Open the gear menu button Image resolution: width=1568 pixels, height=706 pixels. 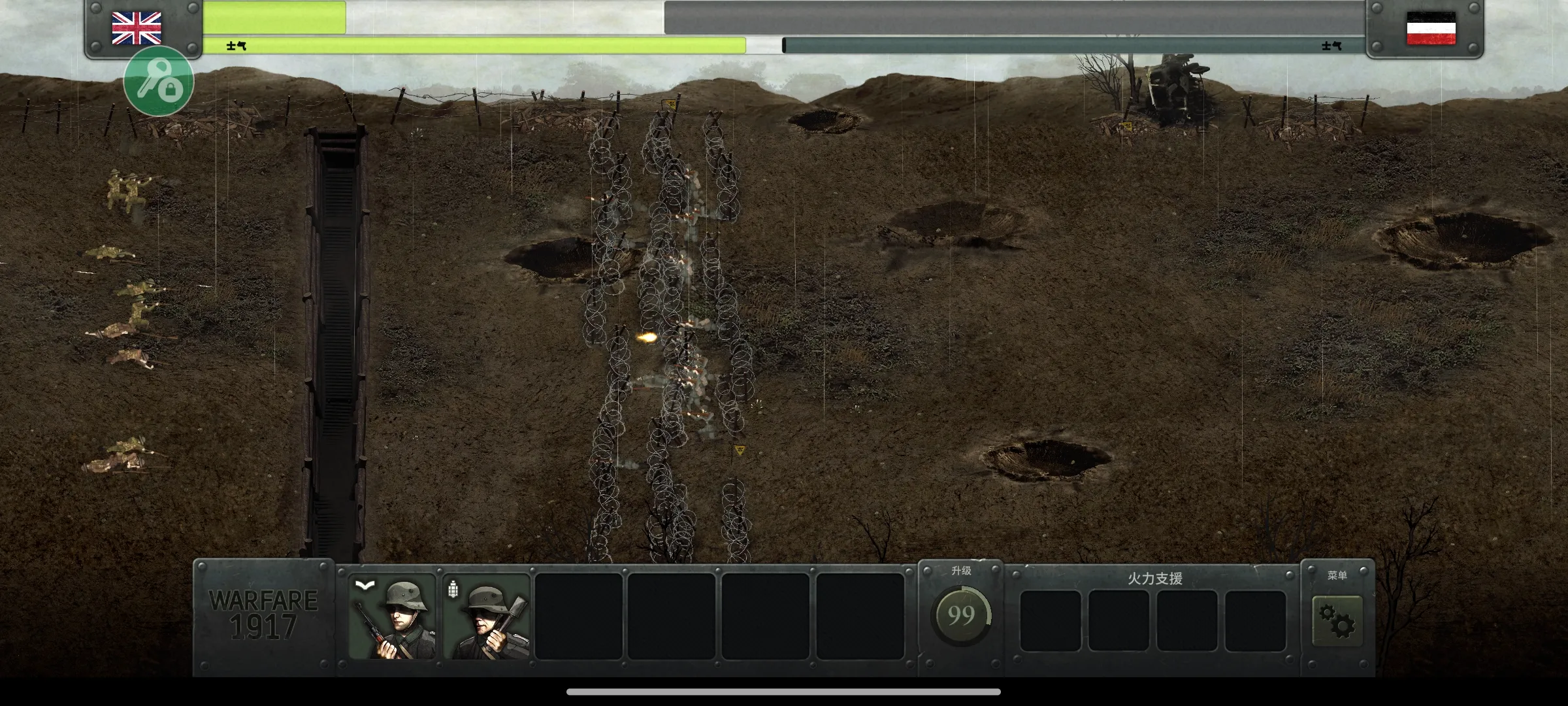(x=1337, y=620)
